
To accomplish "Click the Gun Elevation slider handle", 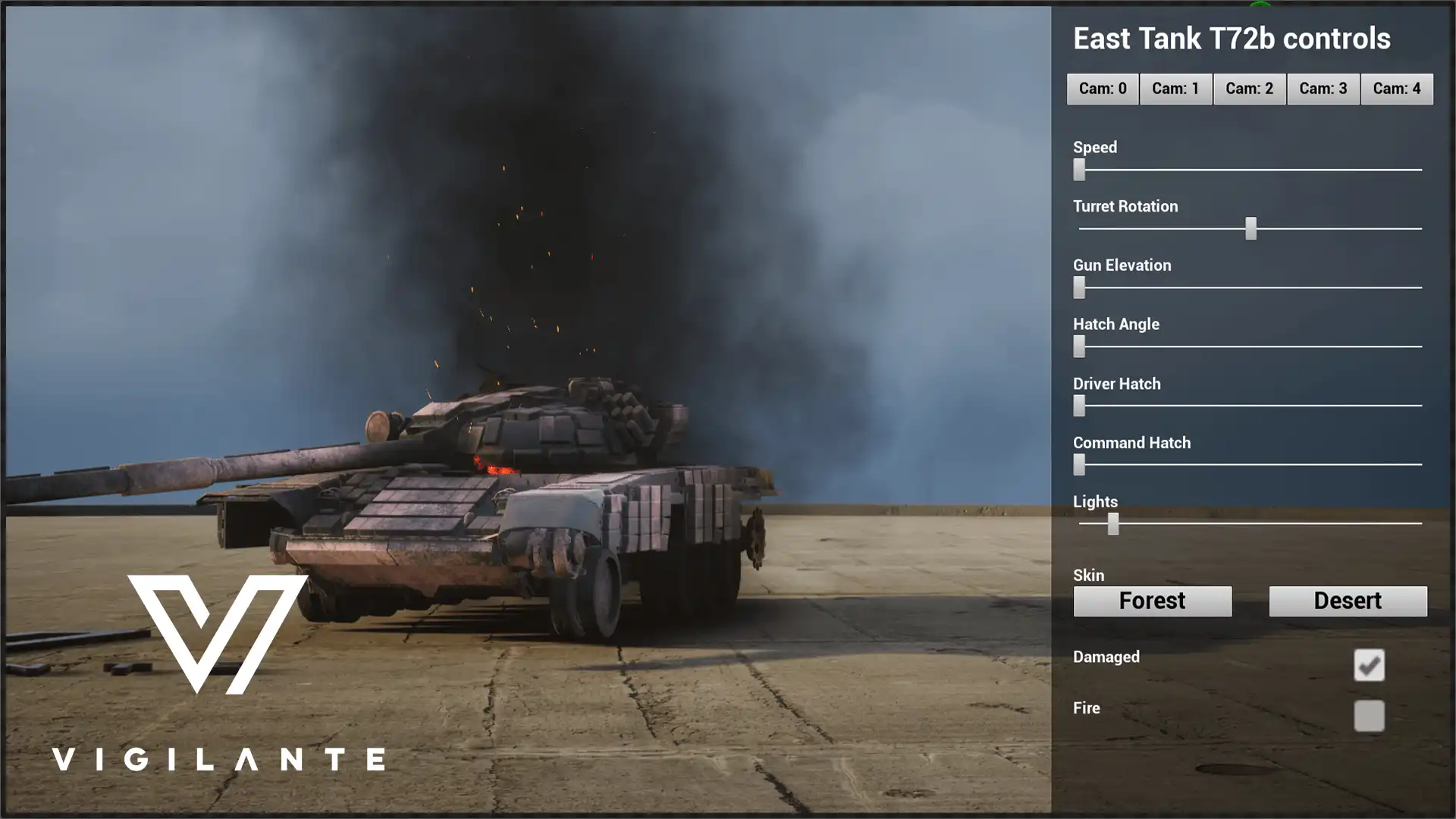I will tap(1079, 287).
